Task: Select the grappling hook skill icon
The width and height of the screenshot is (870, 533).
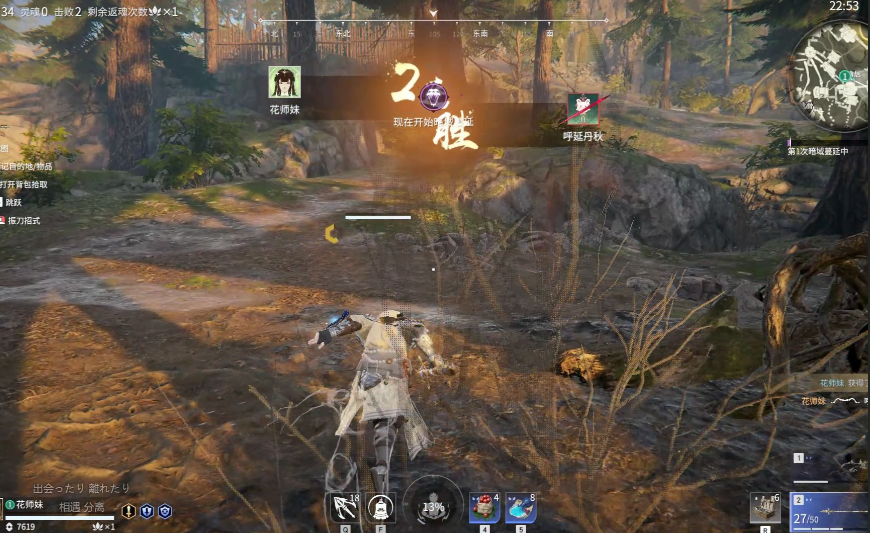Action: click(x=346, y=508)
